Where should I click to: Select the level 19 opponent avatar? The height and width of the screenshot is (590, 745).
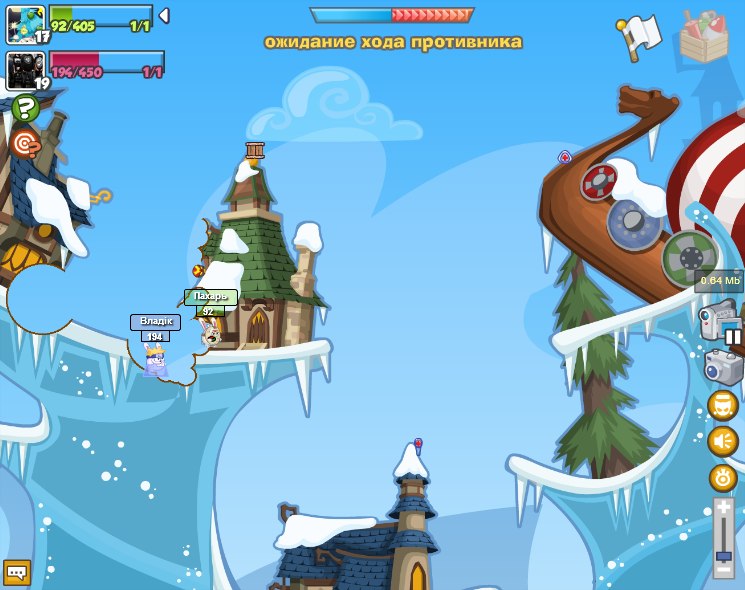pyautogui.click(x=24, y=70)
